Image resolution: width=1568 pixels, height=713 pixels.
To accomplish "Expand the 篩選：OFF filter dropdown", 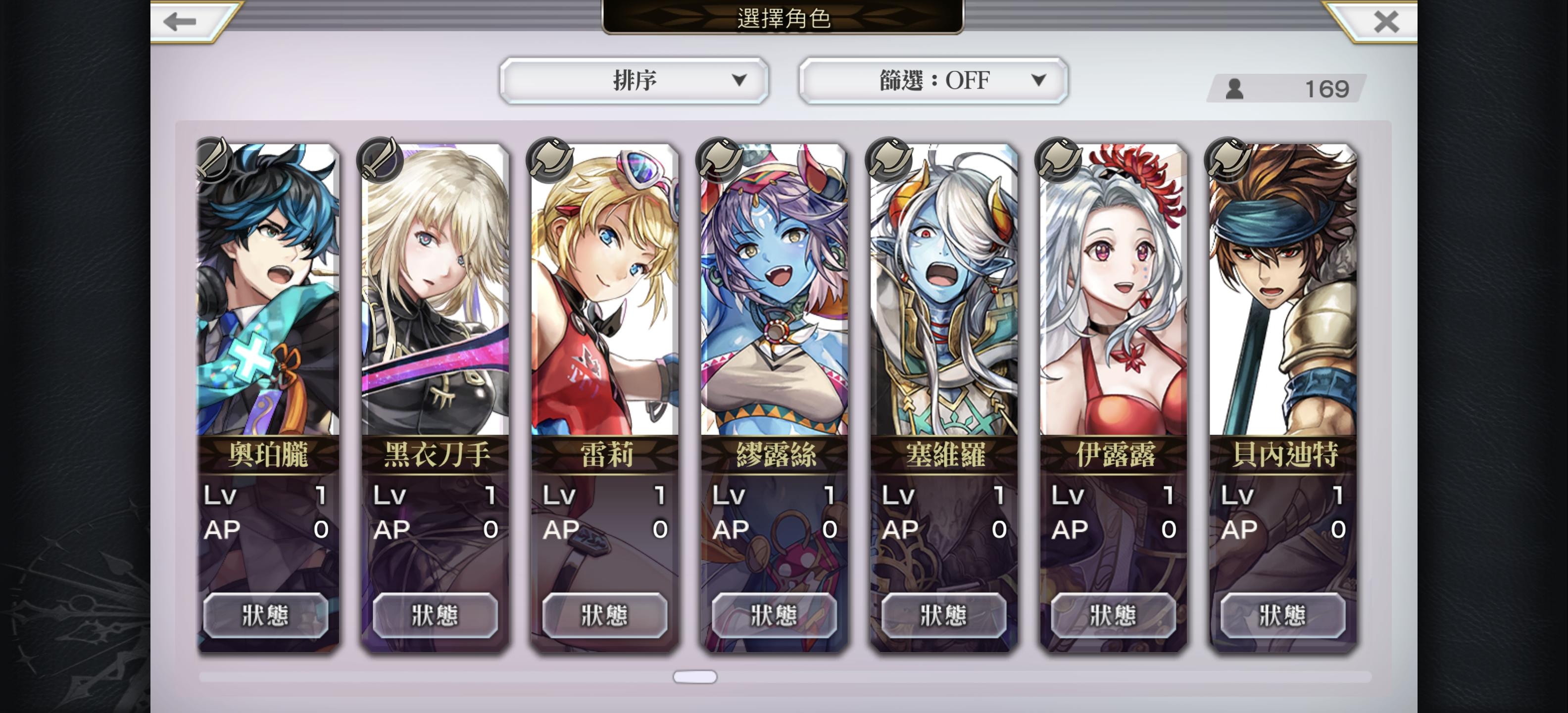I will click(933, 80).
